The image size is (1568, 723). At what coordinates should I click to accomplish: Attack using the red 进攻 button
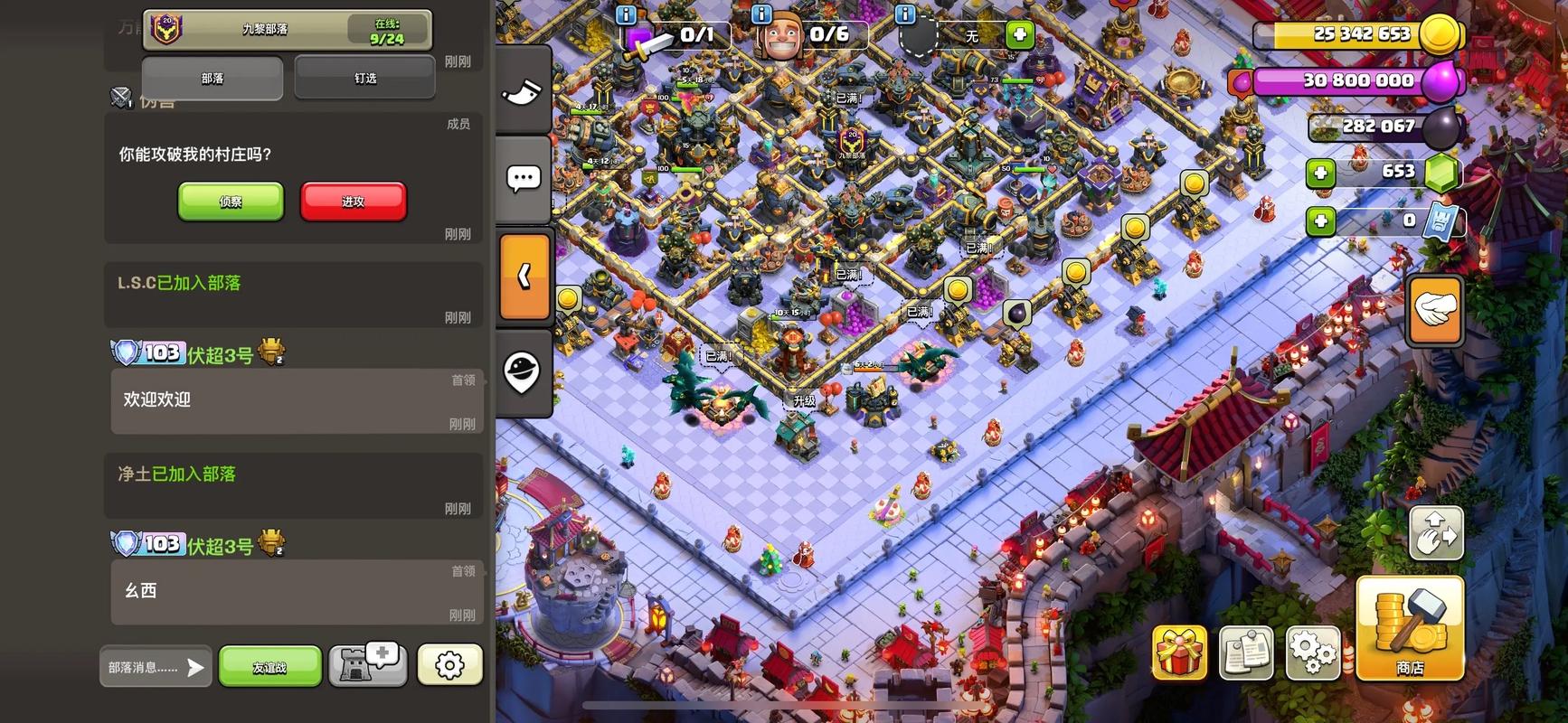(x=353, y=202)
